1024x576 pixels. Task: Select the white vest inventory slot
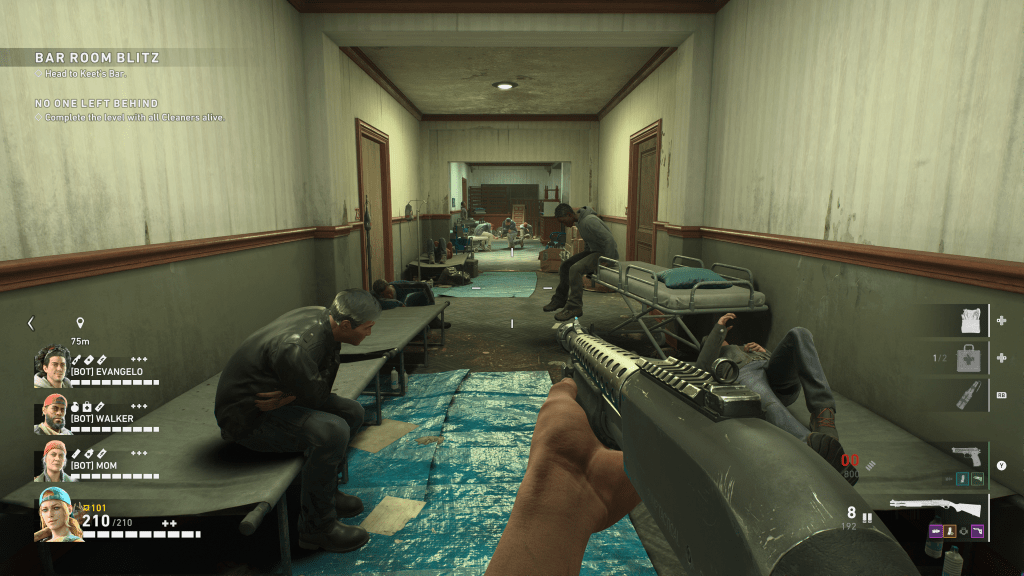(968, 321)
